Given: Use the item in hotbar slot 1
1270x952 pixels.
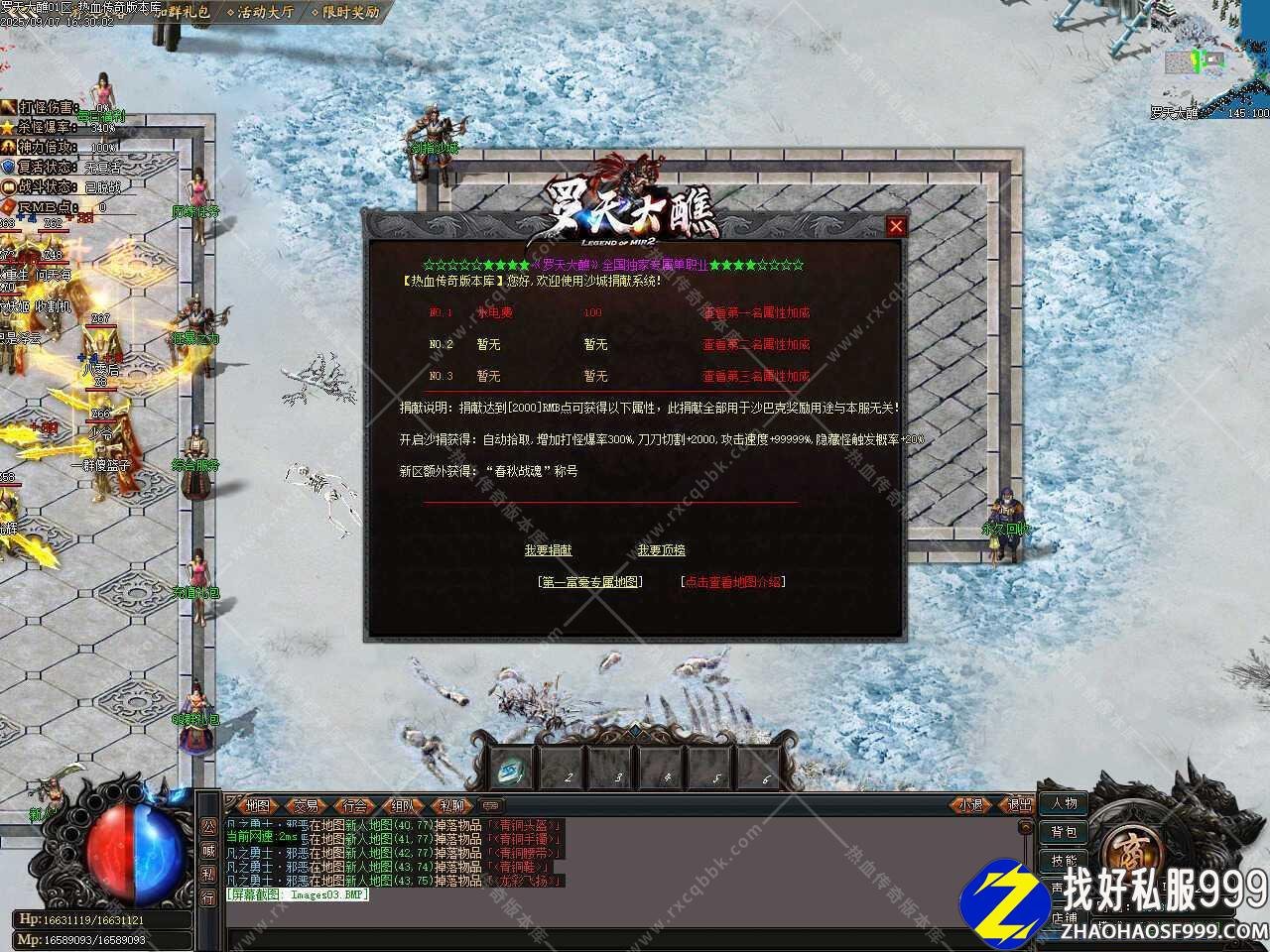Looking at the screenshot, I should coord(514,769).
